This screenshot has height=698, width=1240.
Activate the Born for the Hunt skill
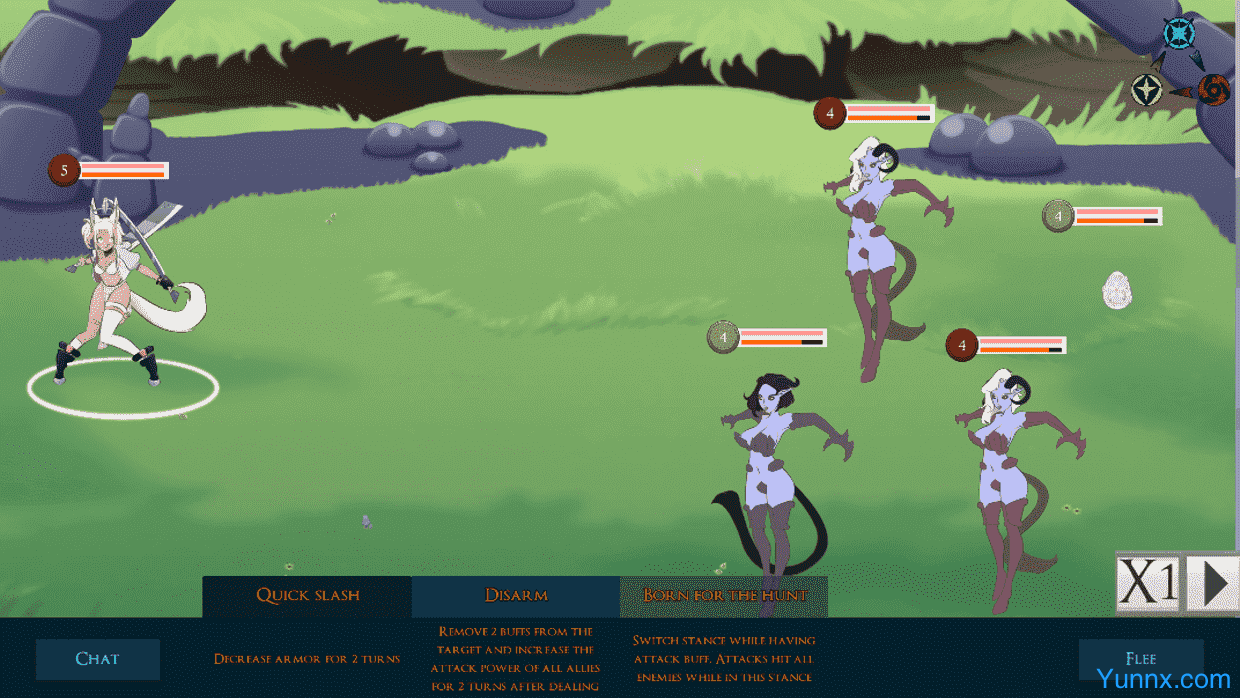[724, 596]
